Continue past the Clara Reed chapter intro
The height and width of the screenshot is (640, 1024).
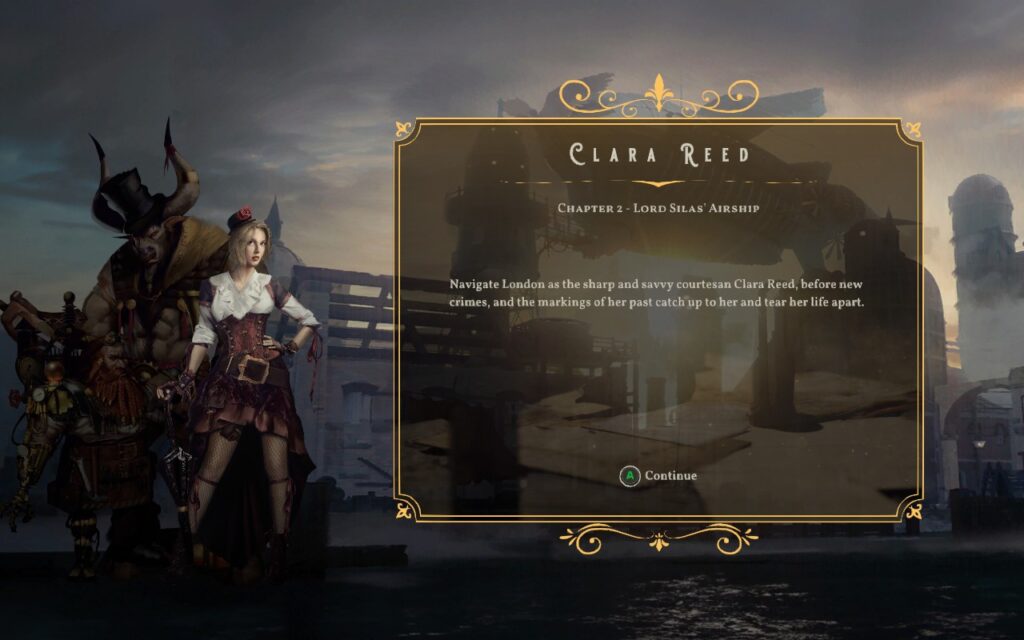(x=659, y=476)
